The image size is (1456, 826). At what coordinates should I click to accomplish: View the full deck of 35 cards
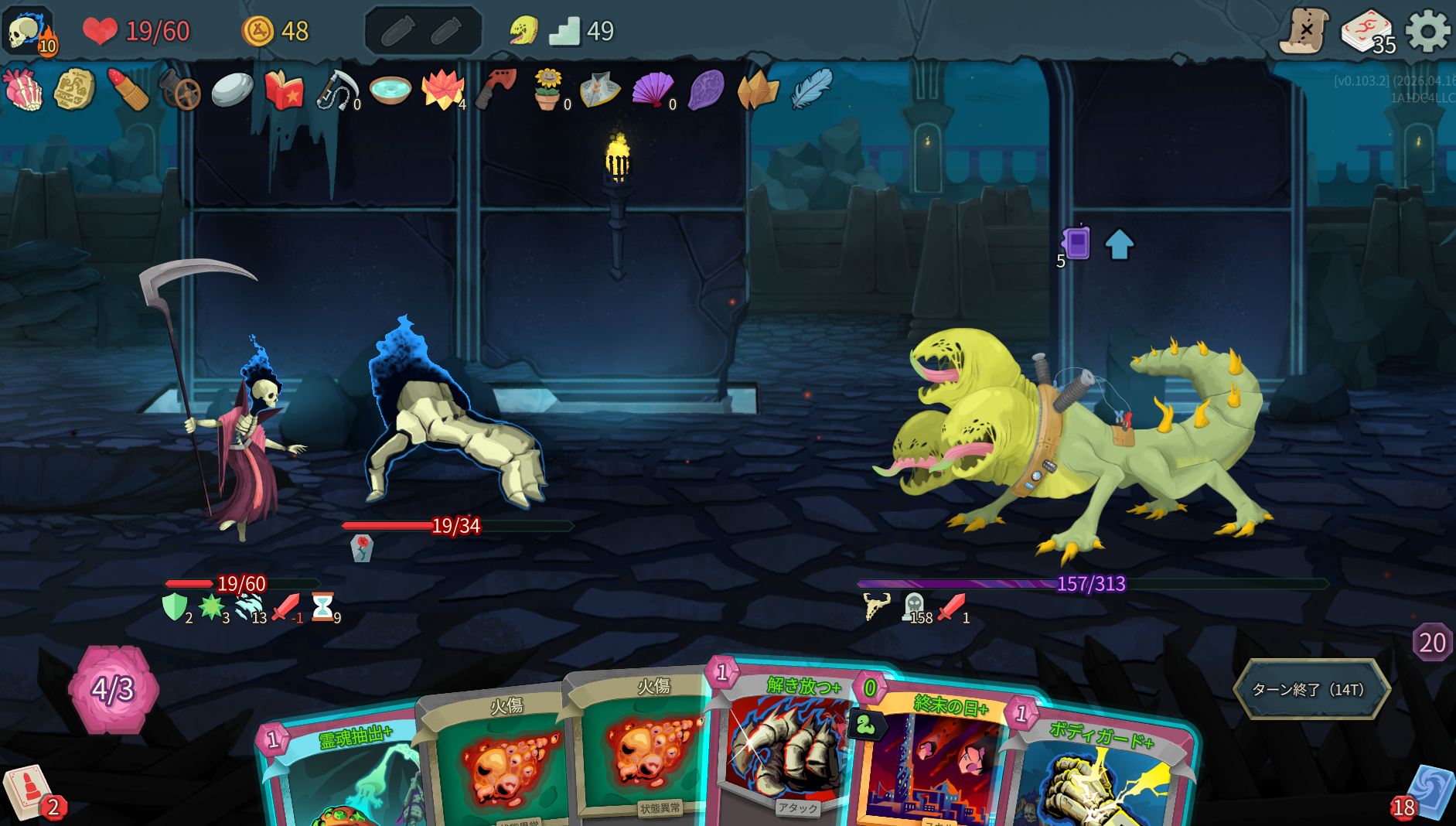click(x=1366, y=32)
